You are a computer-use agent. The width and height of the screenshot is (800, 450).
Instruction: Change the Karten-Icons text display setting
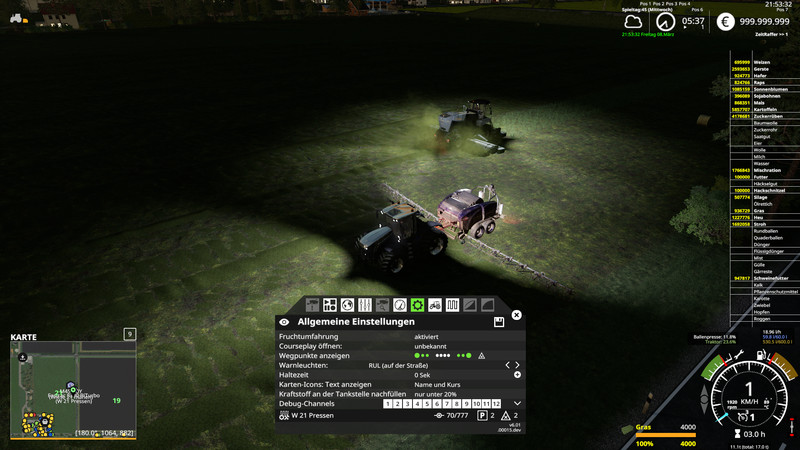[x=437, y=385]
